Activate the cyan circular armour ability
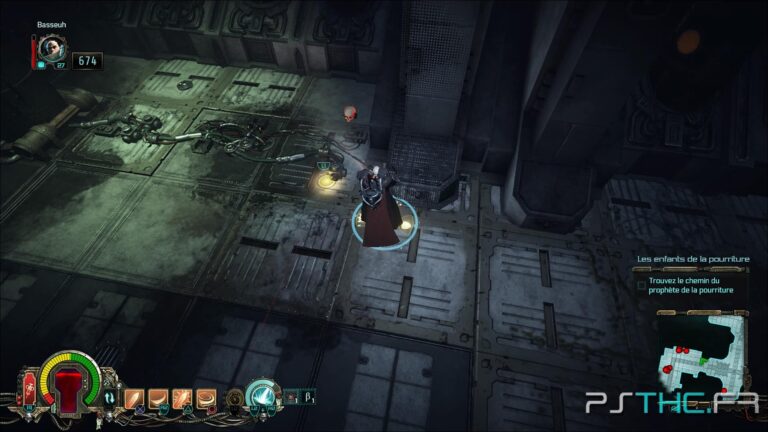Viewport: 768px width, 432px height. pyautogui.click(x=262, y=396)
